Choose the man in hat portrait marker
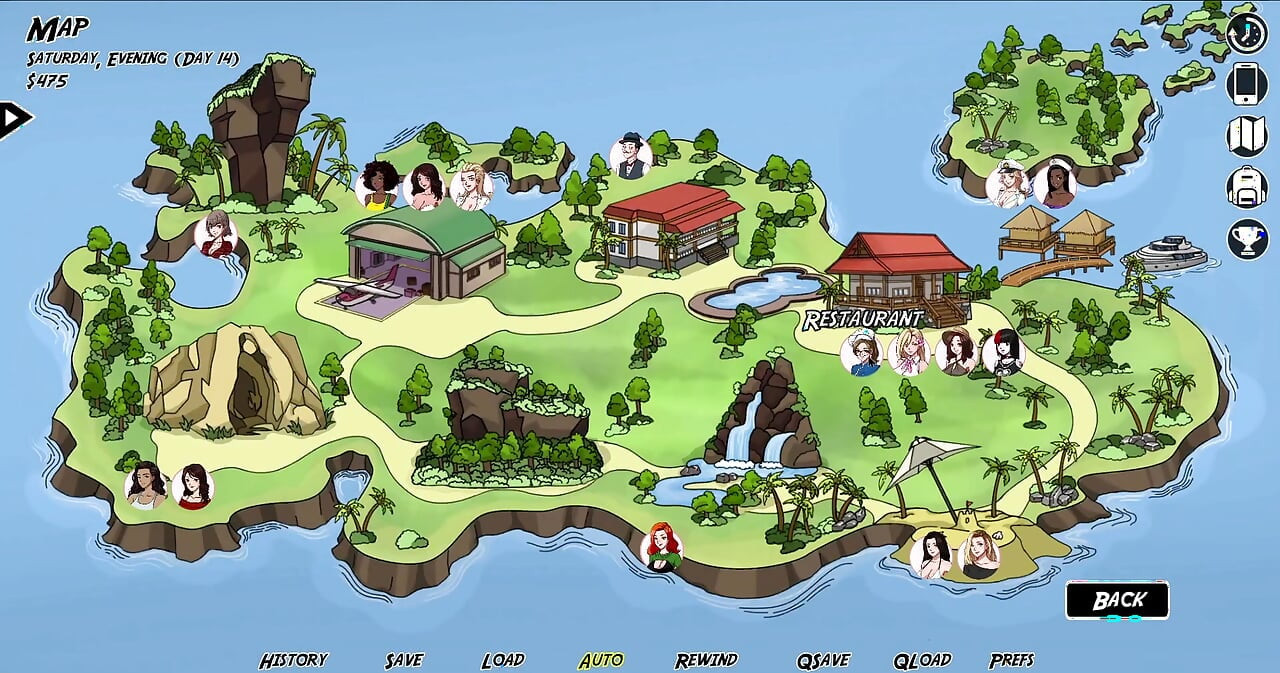Image resolution: width=1280 pixels, height=673 pixels. 631,156
